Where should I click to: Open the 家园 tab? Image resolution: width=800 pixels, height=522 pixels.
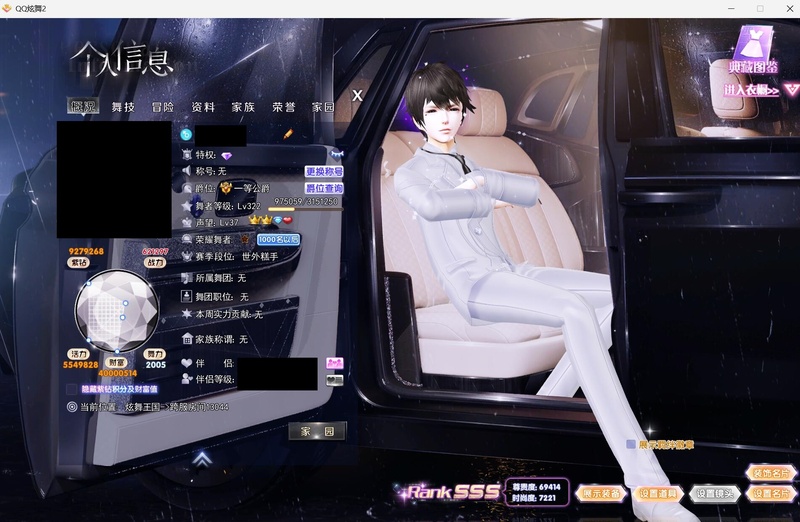click(323, 106)
